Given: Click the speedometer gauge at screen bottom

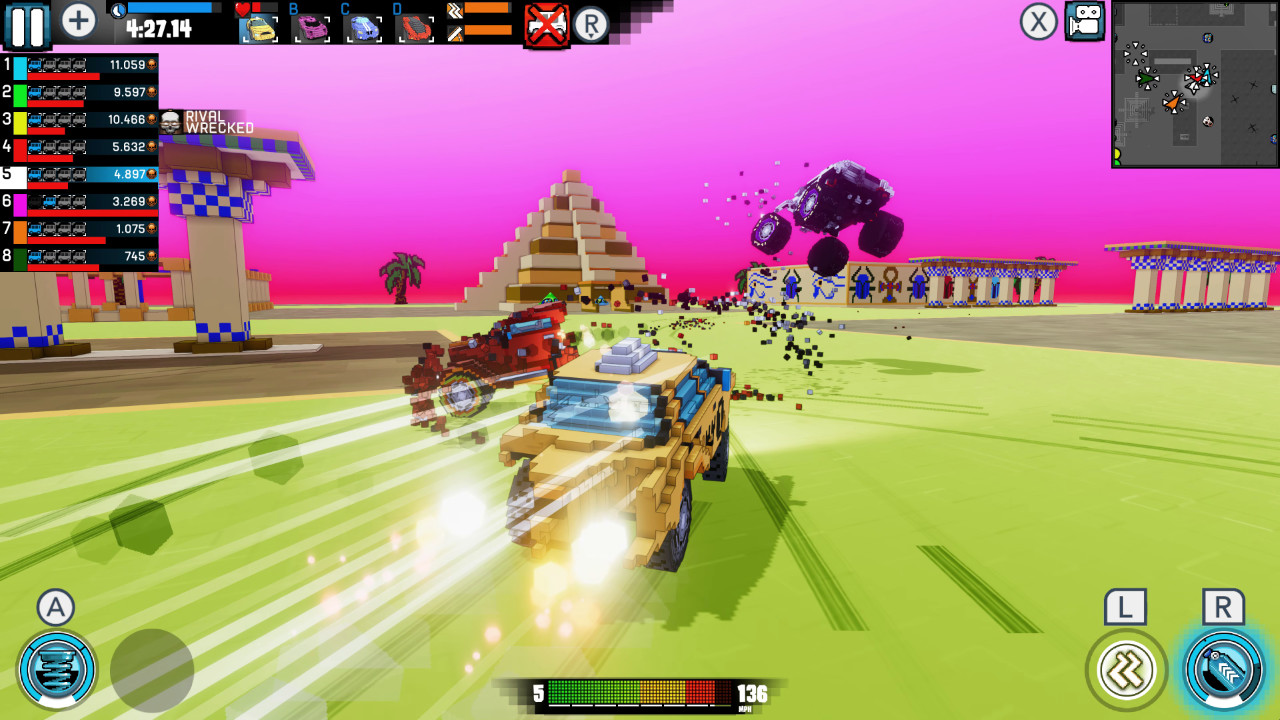Looking at the screenshot, I should [640, 692].
